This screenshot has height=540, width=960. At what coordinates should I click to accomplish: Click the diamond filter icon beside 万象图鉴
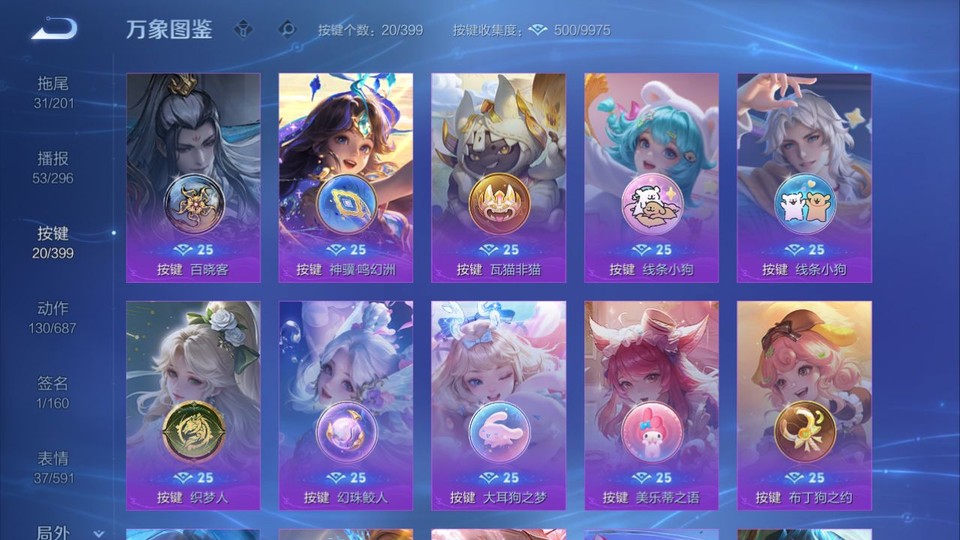pyautogui.click(x=243, y=30)
